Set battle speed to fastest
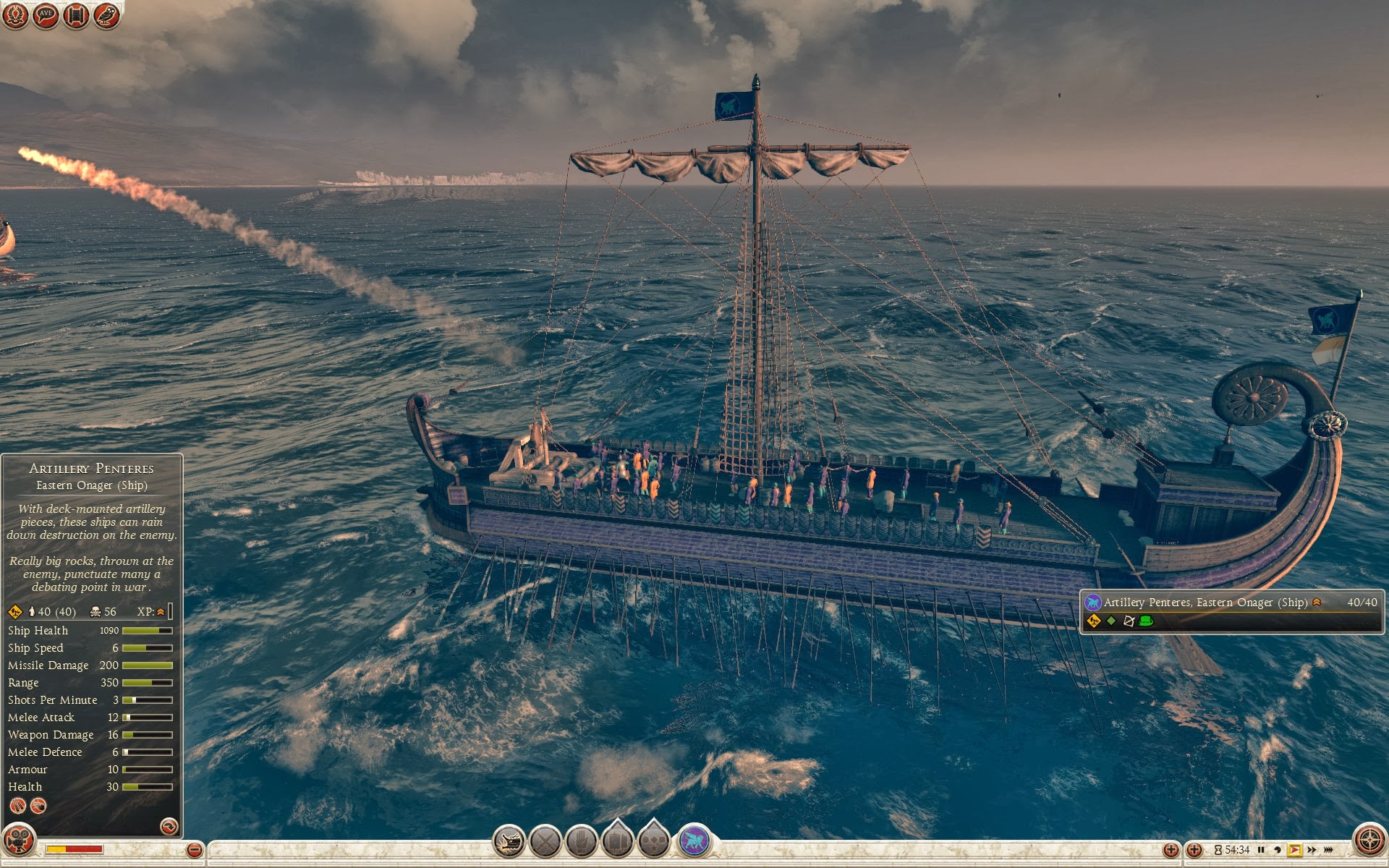Viewport: 1389px width, 868px height. tap(1328, 850)
